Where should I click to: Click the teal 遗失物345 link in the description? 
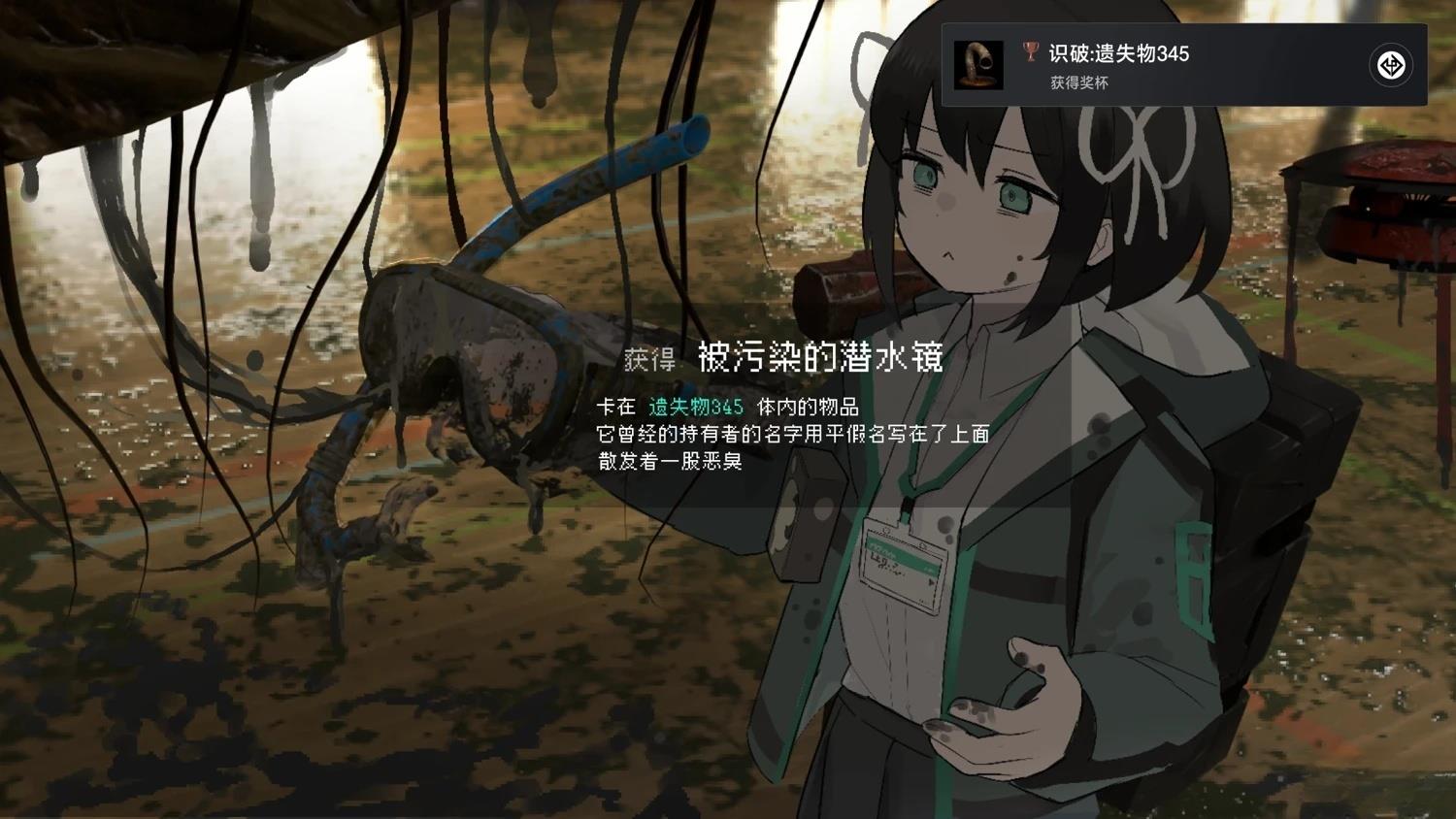pyautogui.click(x=694, y=408)
